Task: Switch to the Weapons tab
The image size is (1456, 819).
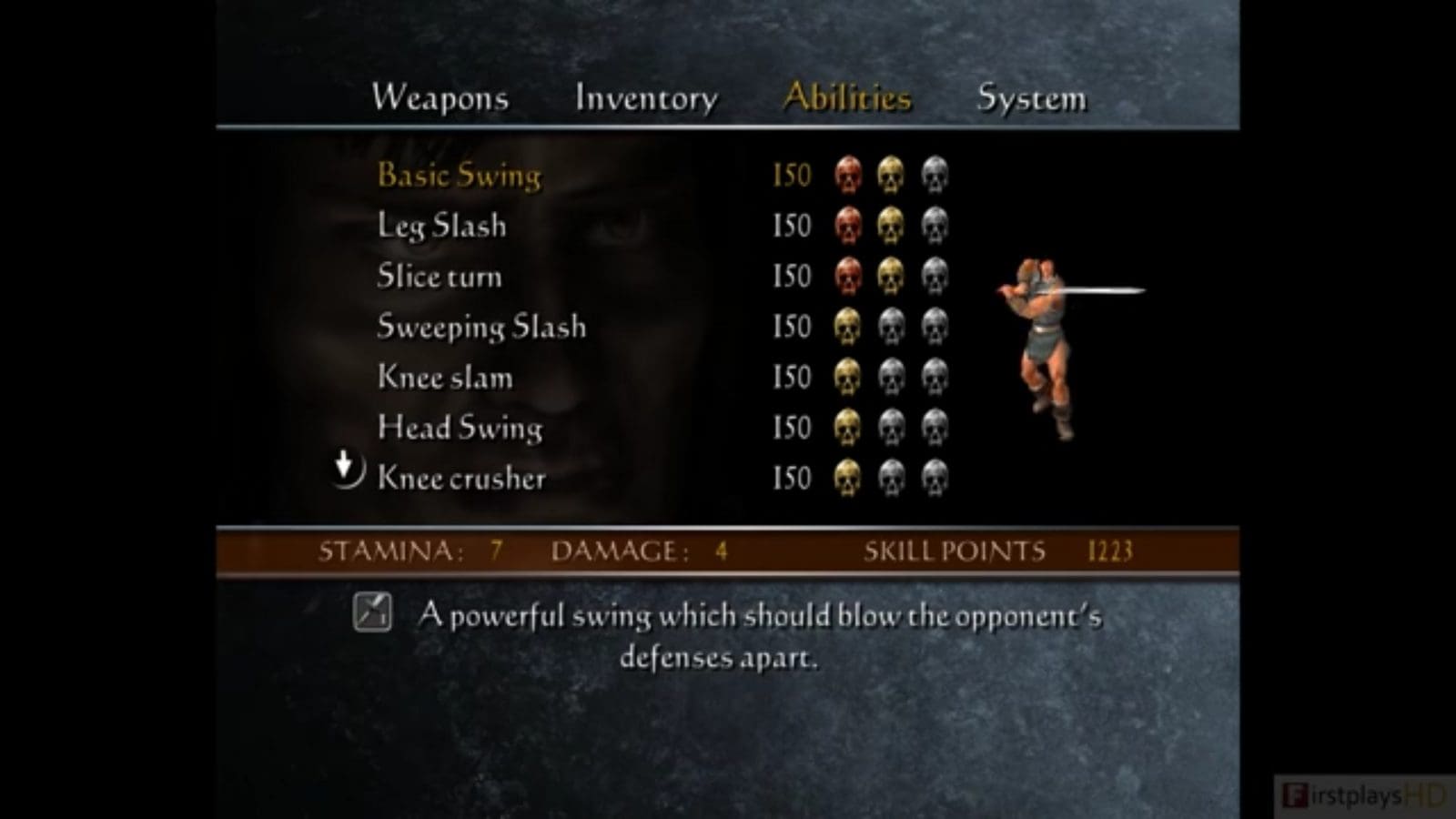Action: 440,97
